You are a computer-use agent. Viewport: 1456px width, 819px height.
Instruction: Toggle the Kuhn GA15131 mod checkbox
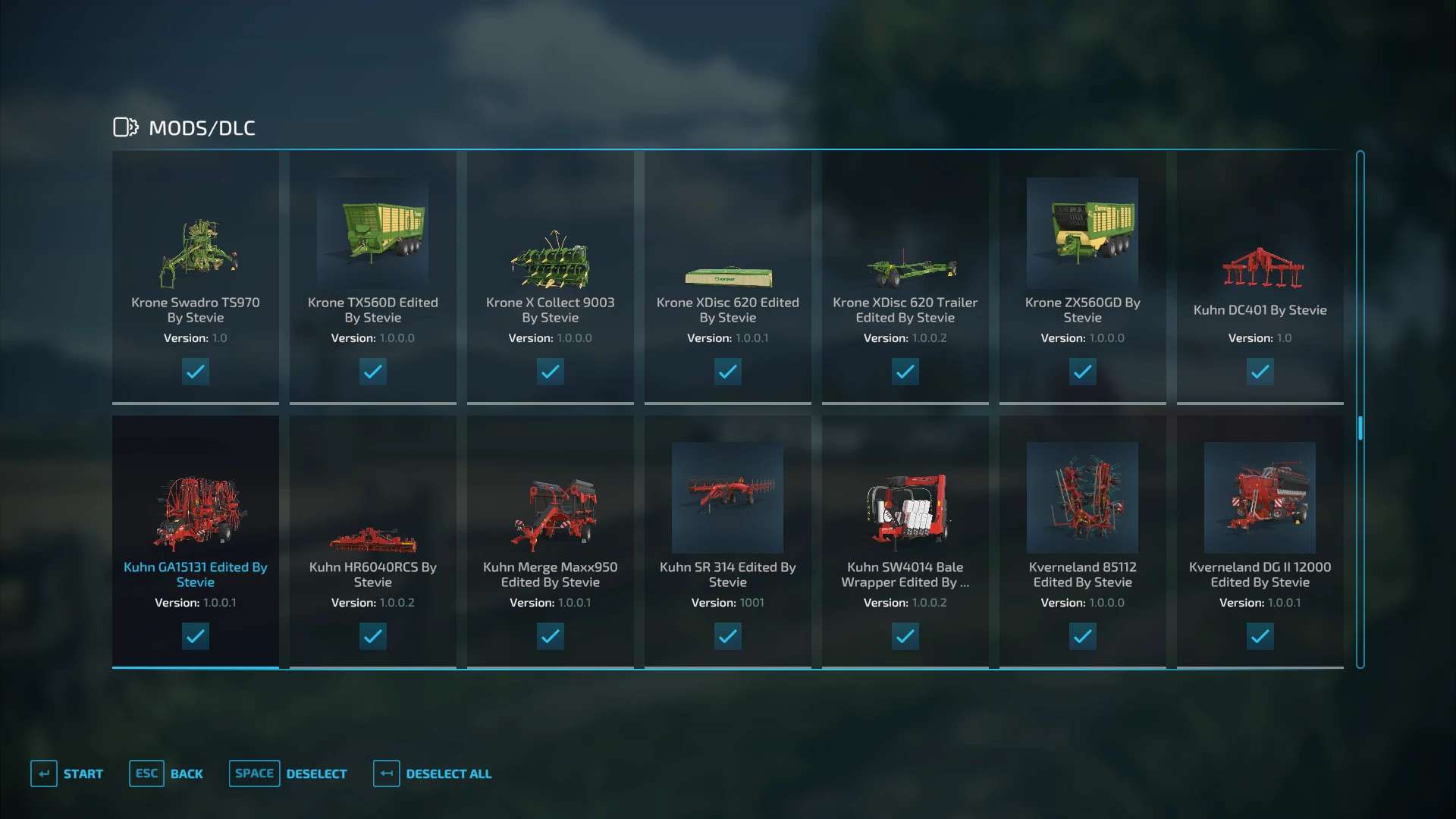click(196, 636)
